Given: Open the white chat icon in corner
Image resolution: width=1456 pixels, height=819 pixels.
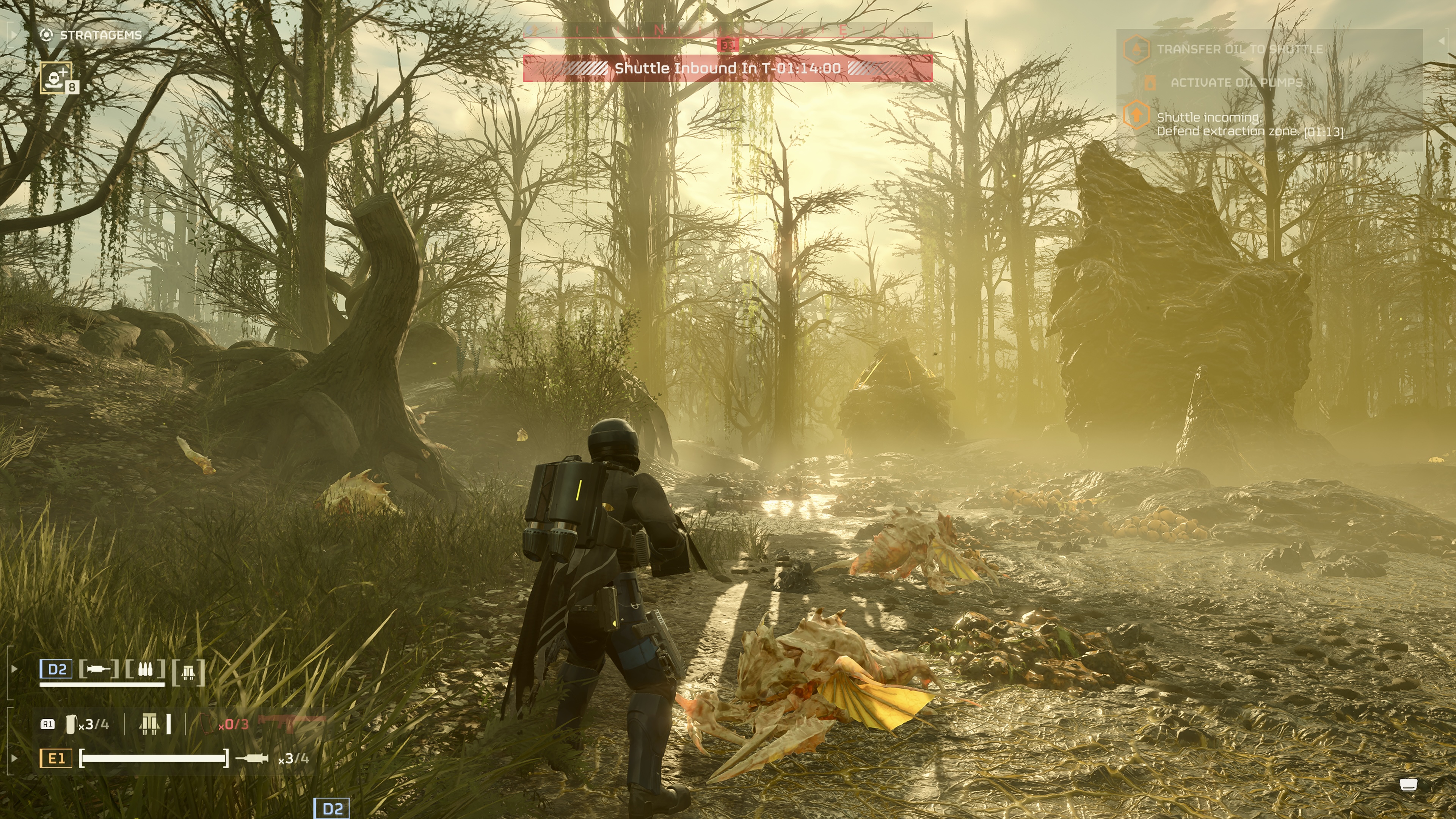Looking at the screenshot, I should pyautogui.click(x=1409, y=784).
